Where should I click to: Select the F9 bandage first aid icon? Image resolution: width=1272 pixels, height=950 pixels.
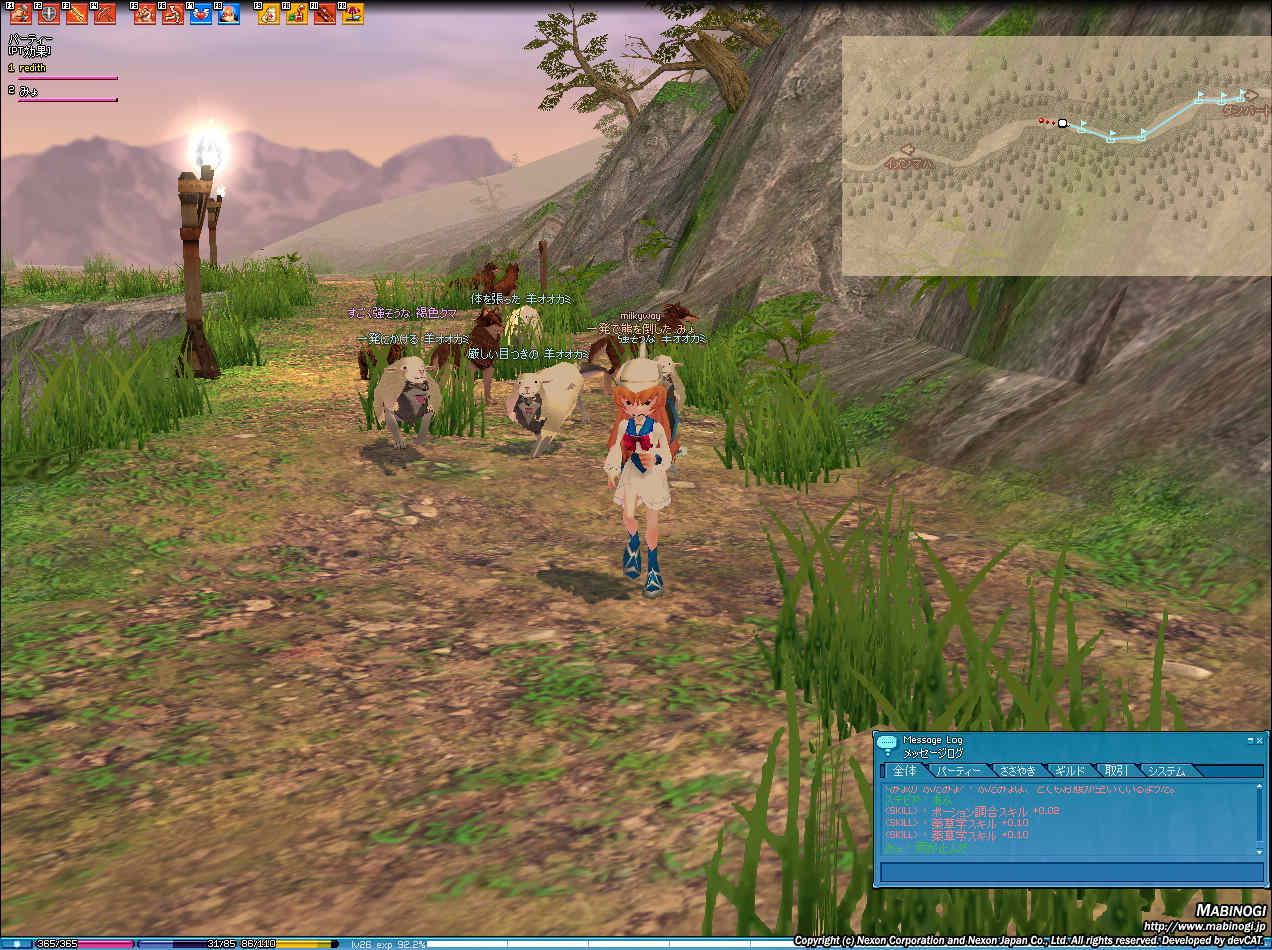click(268, 14)
